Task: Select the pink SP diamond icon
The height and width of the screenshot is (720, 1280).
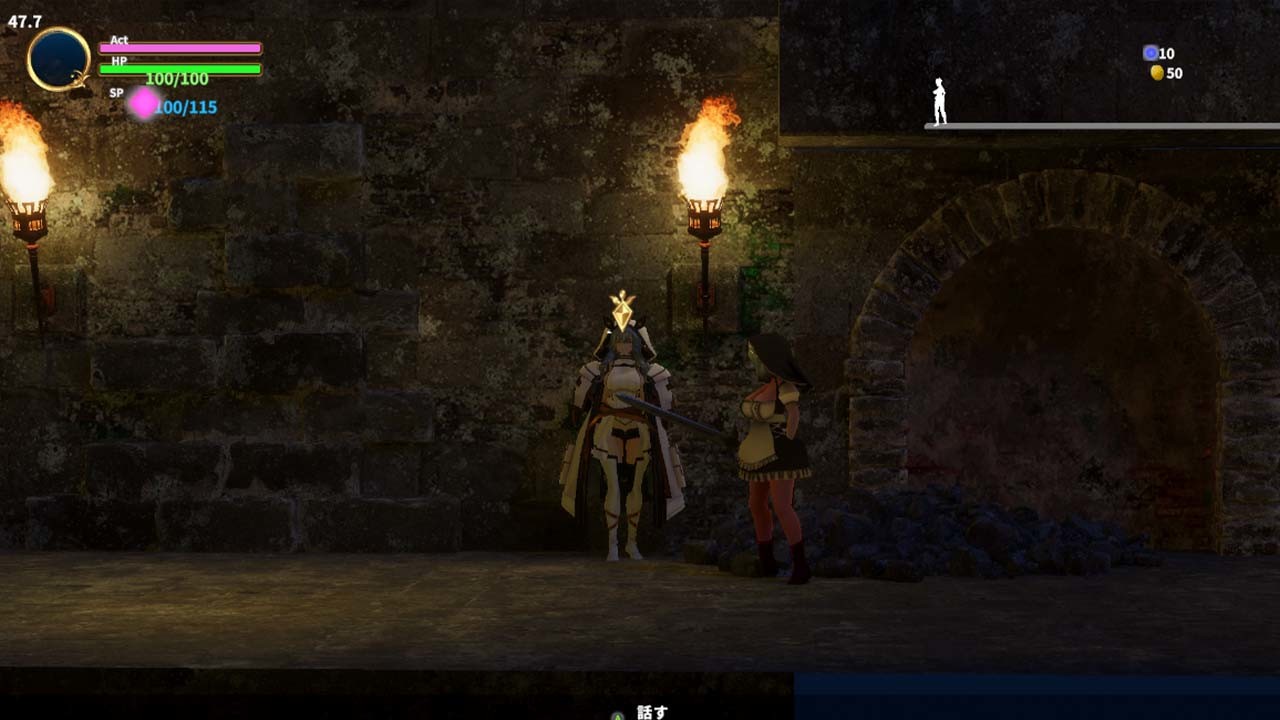Action: tap(143, 102)
